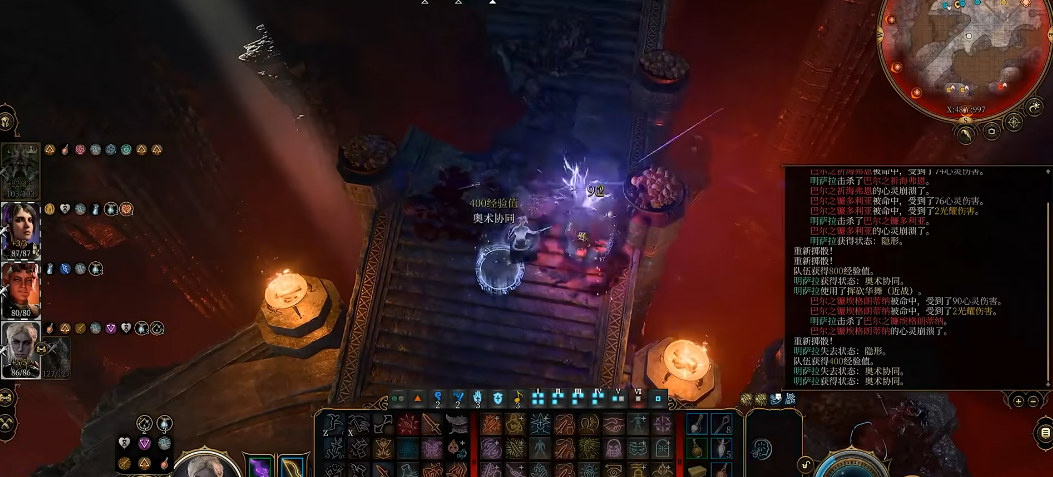Pick the blue hand spell-slot filter

click(478, 398)
